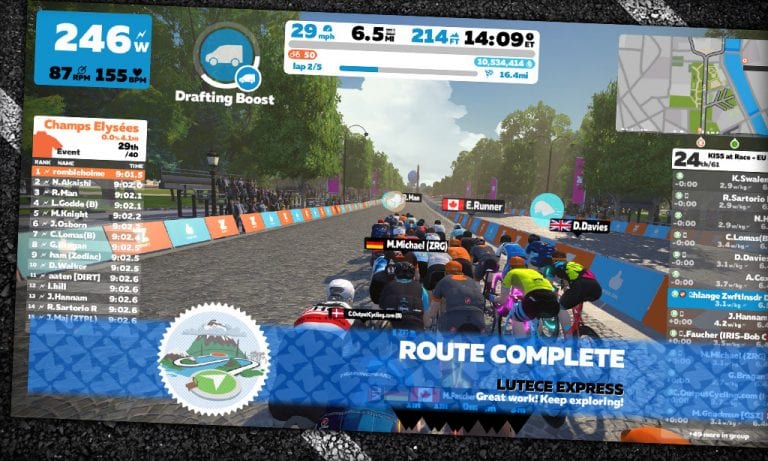Choose C.Faucher in the nearby riders list
Screen dimensions: 768x461
tap(715, 336)
